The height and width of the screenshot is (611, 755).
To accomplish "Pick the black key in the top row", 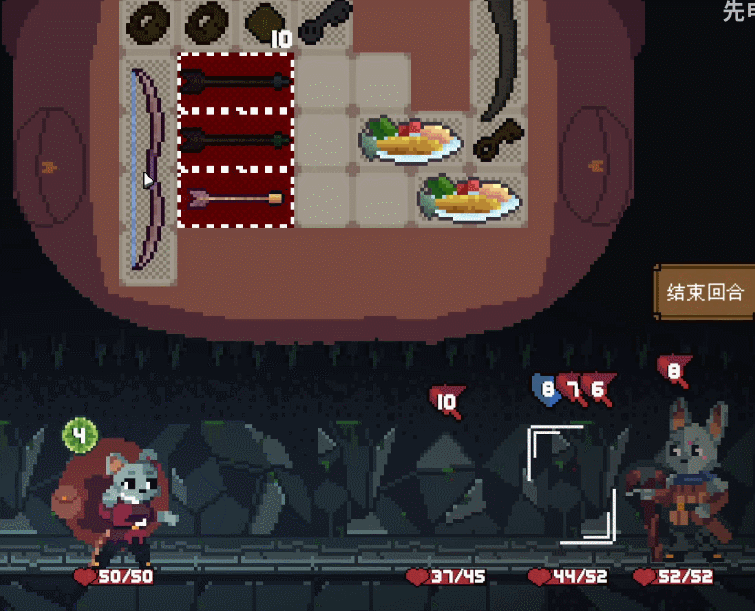I will [322, 22].
